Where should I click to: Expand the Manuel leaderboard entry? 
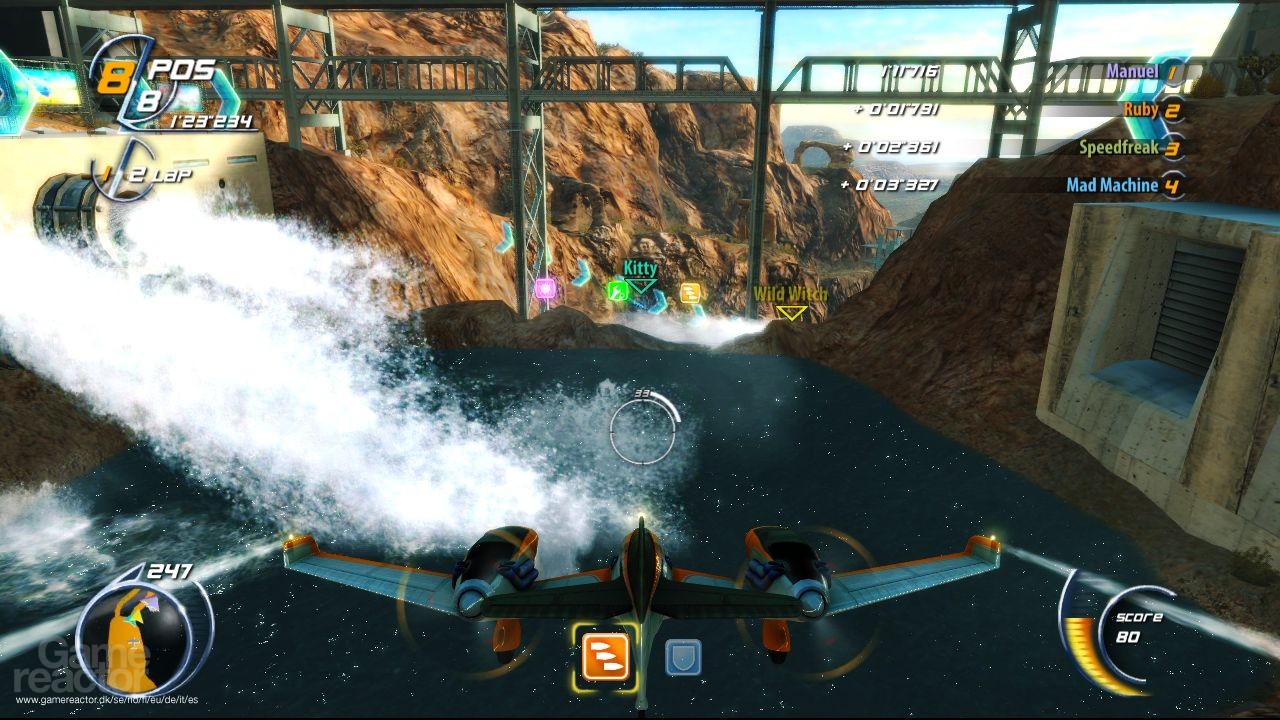coord(1131,70)
